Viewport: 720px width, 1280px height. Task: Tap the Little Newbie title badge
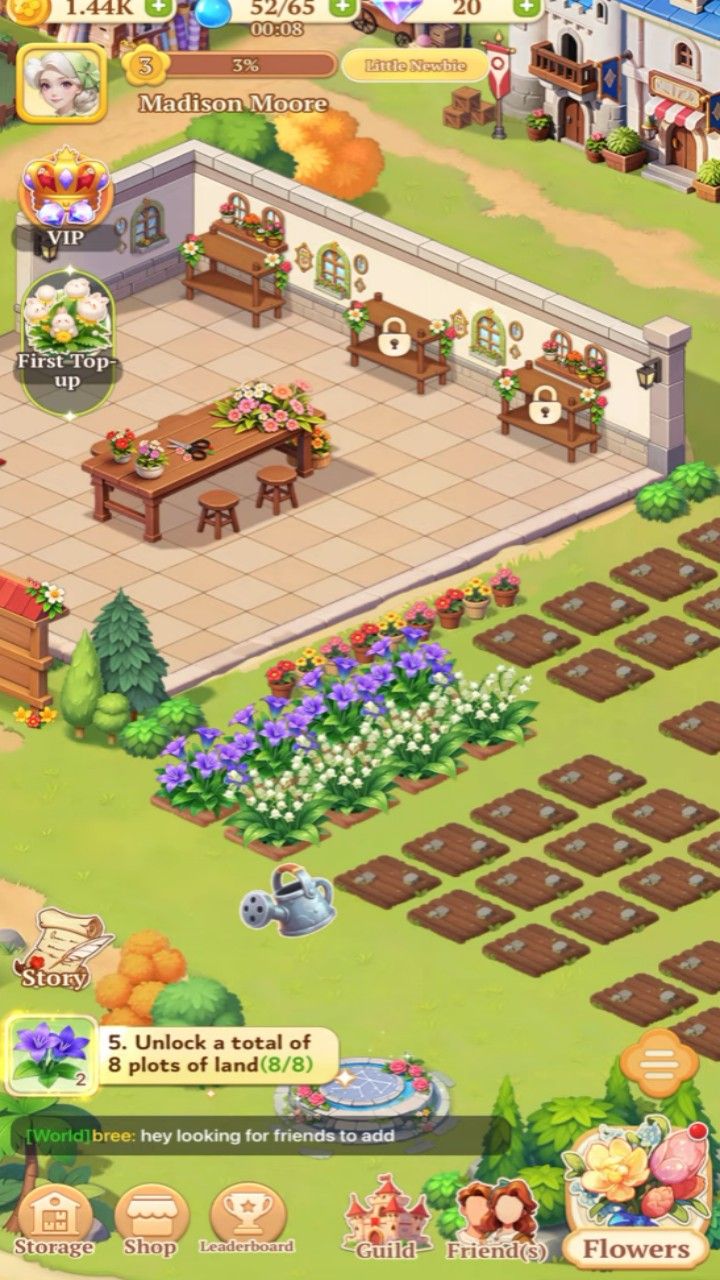(414, 66)
